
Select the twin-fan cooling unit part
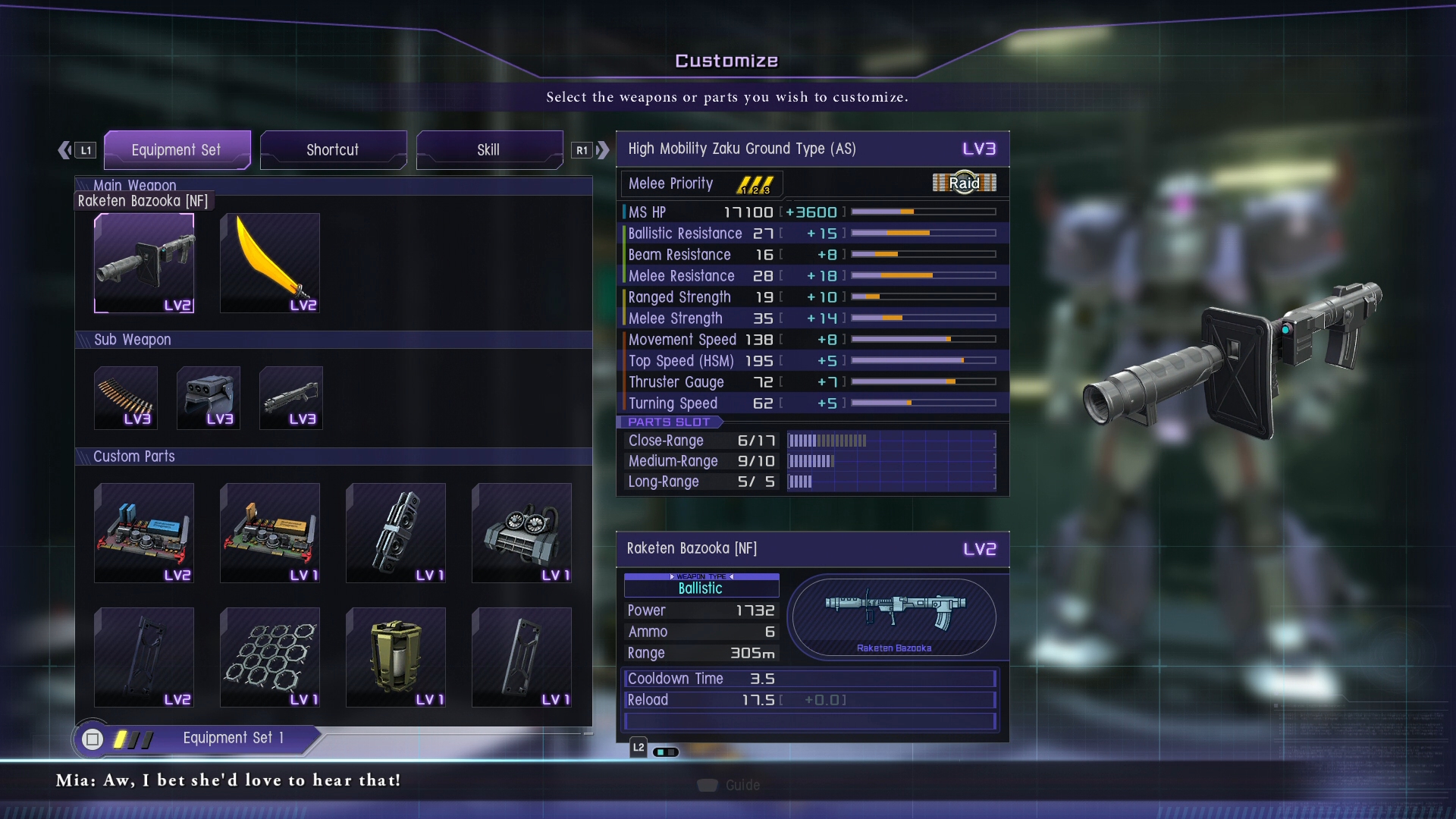tap(522, 533)
